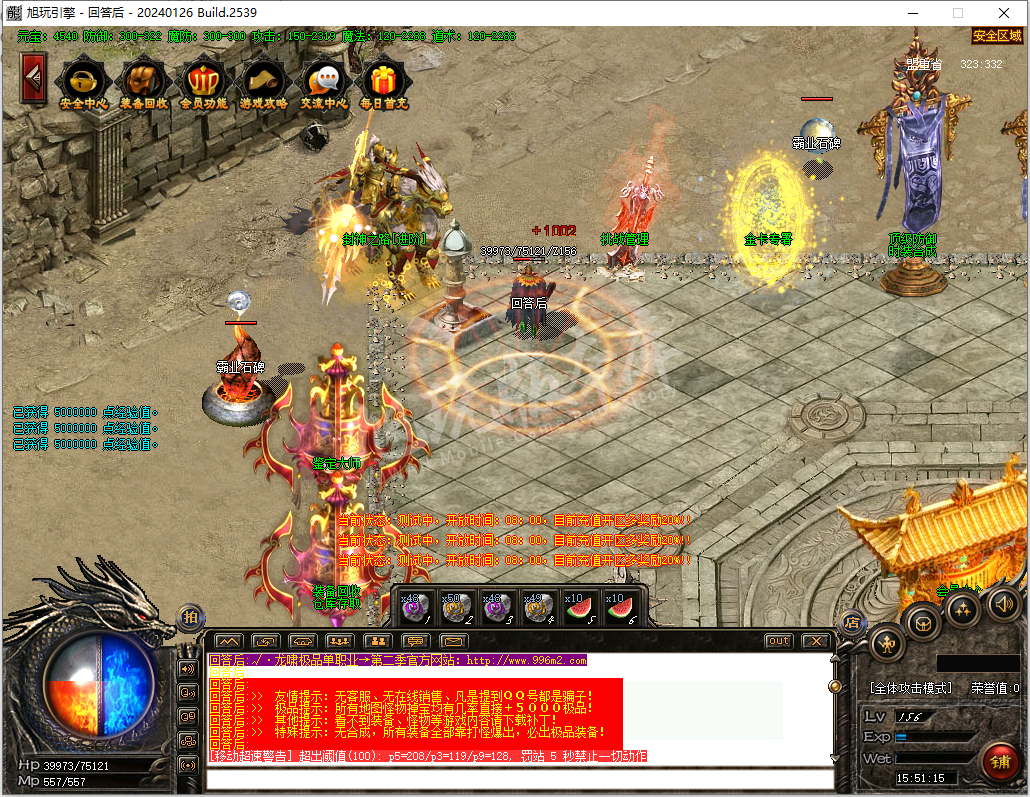Open the character status figure icon

[x=888, y=643]
